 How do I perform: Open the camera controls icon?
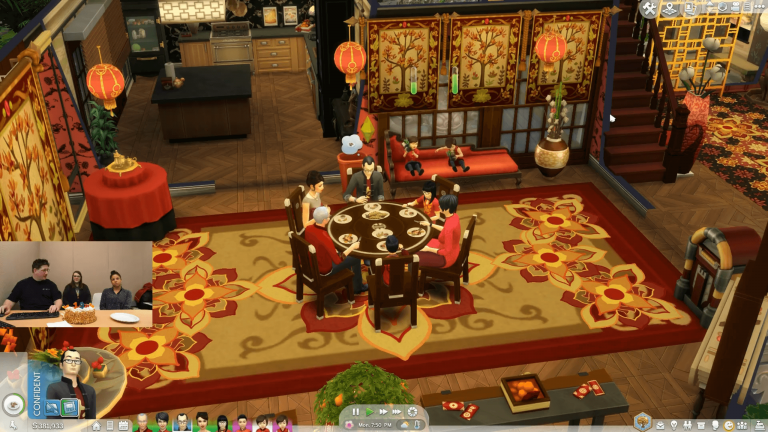click(736, 8)
